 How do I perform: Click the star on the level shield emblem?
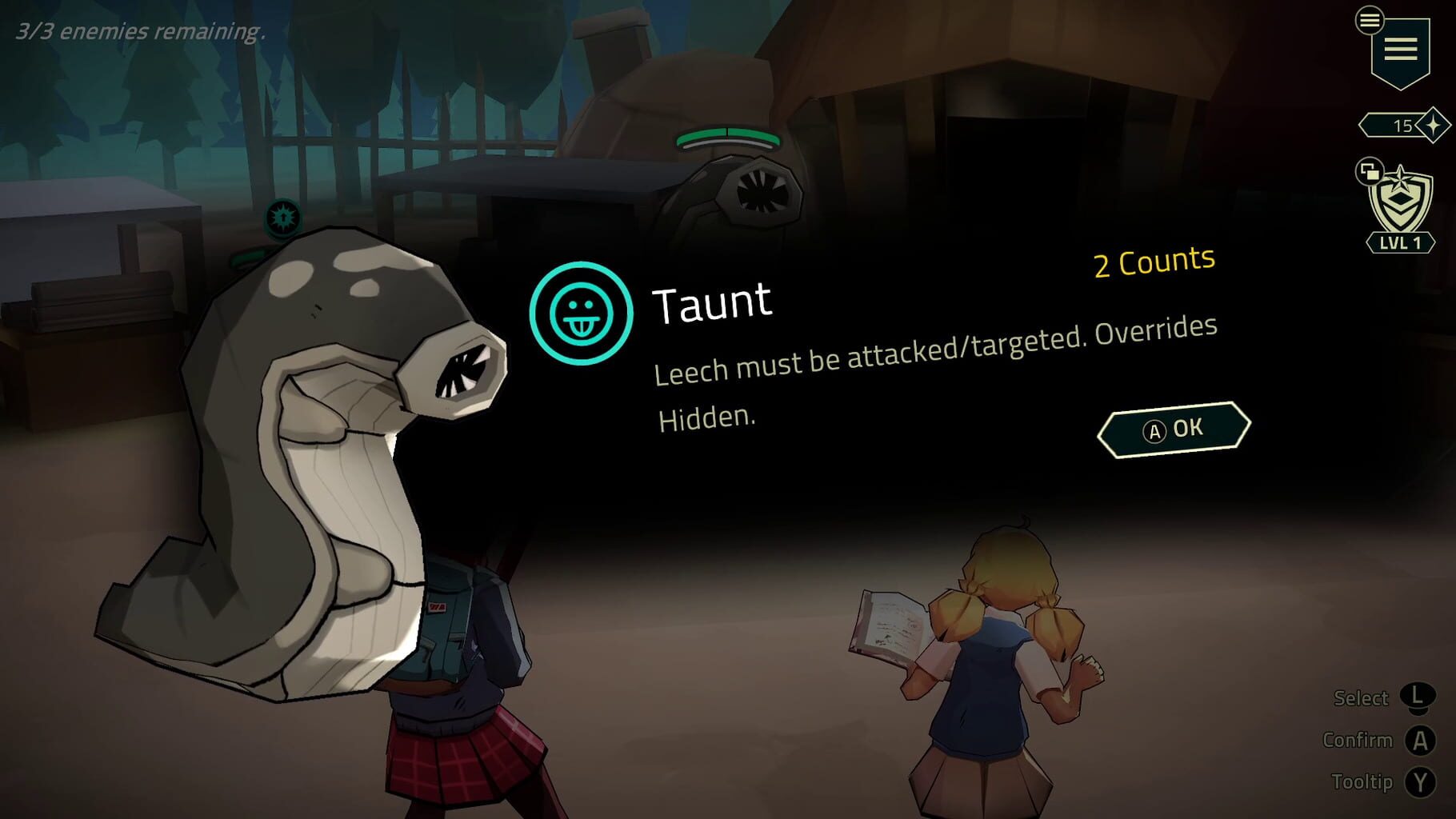1402,178
